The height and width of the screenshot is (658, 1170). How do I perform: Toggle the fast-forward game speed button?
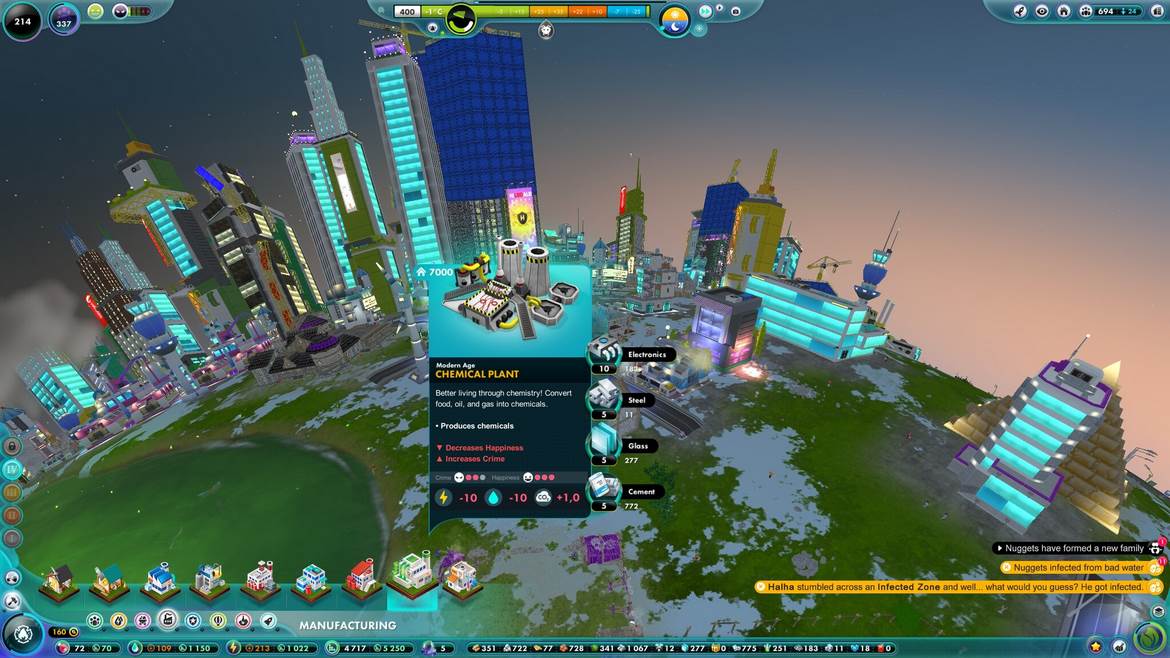tap(706, 11)
